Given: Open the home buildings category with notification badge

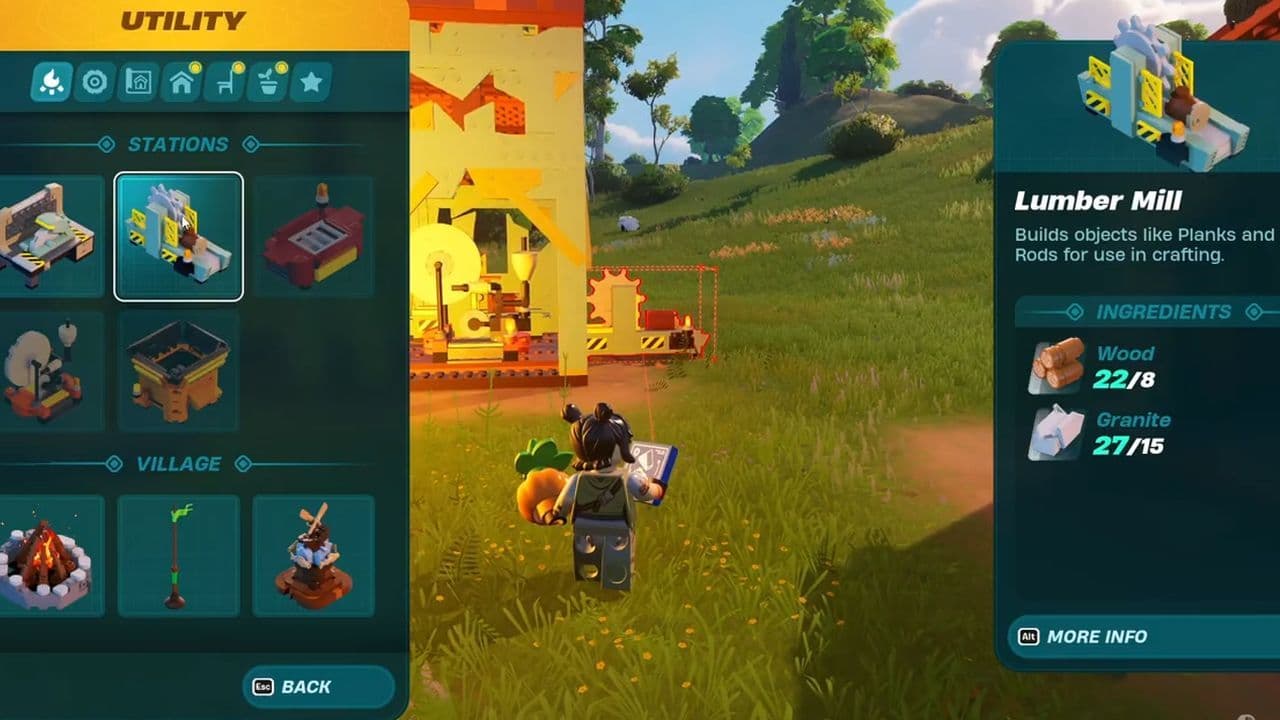Looking at the screenshot, I should coord(180,82).
